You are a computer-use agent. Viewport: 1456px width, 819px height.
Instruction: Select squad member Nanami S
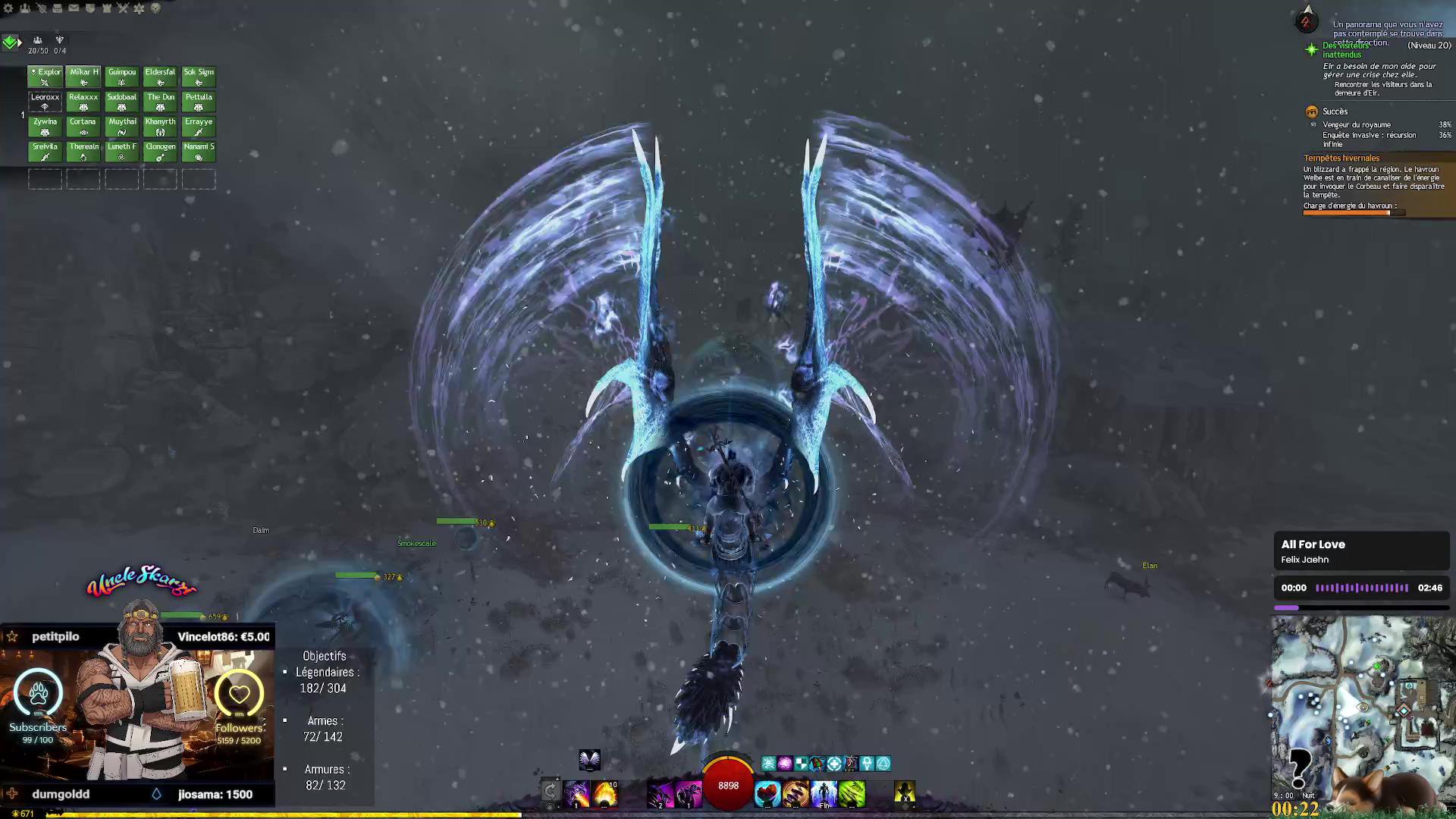click(x=199, y=151)
